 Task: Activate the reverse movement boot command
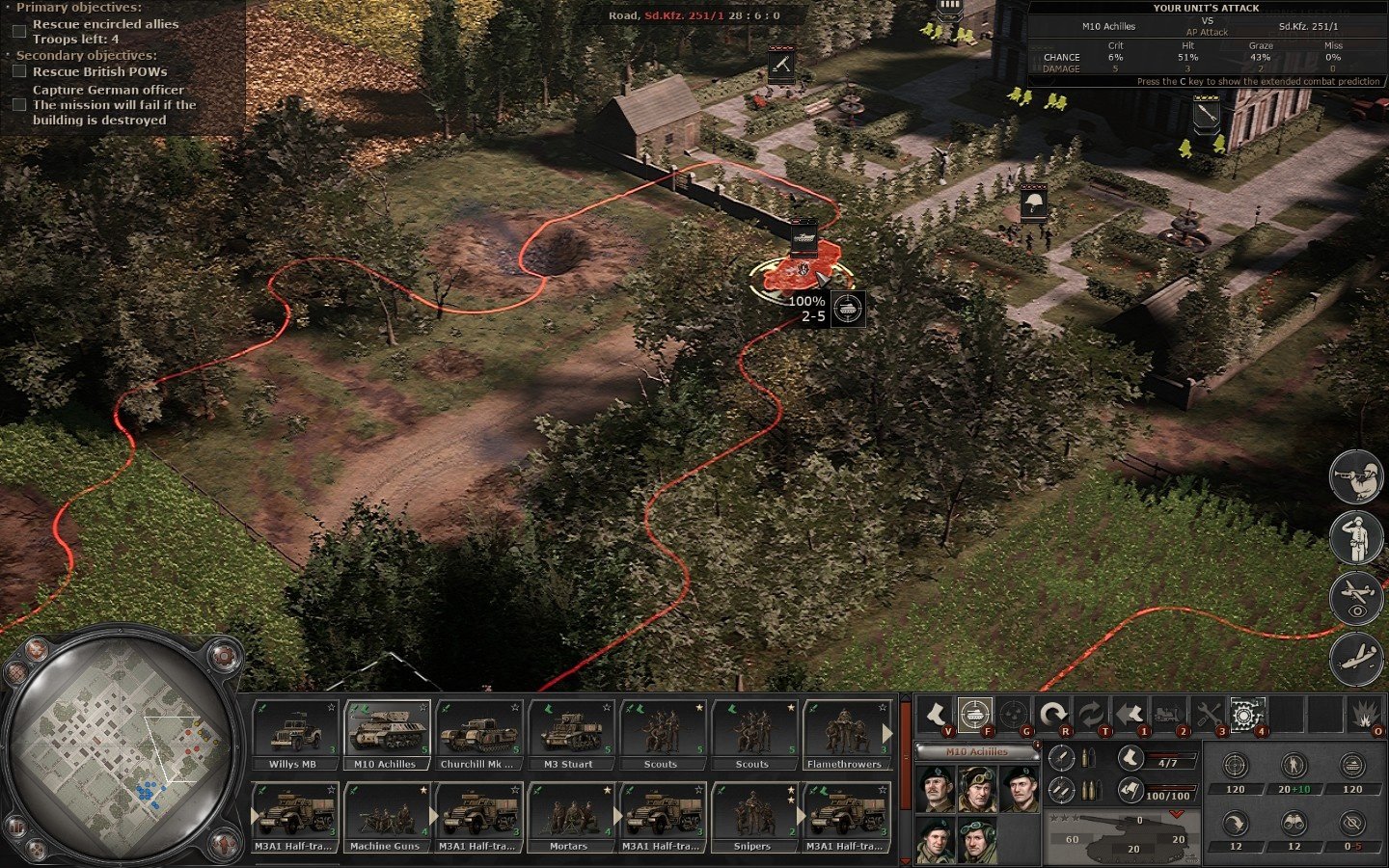click(x=1130, y=715)
